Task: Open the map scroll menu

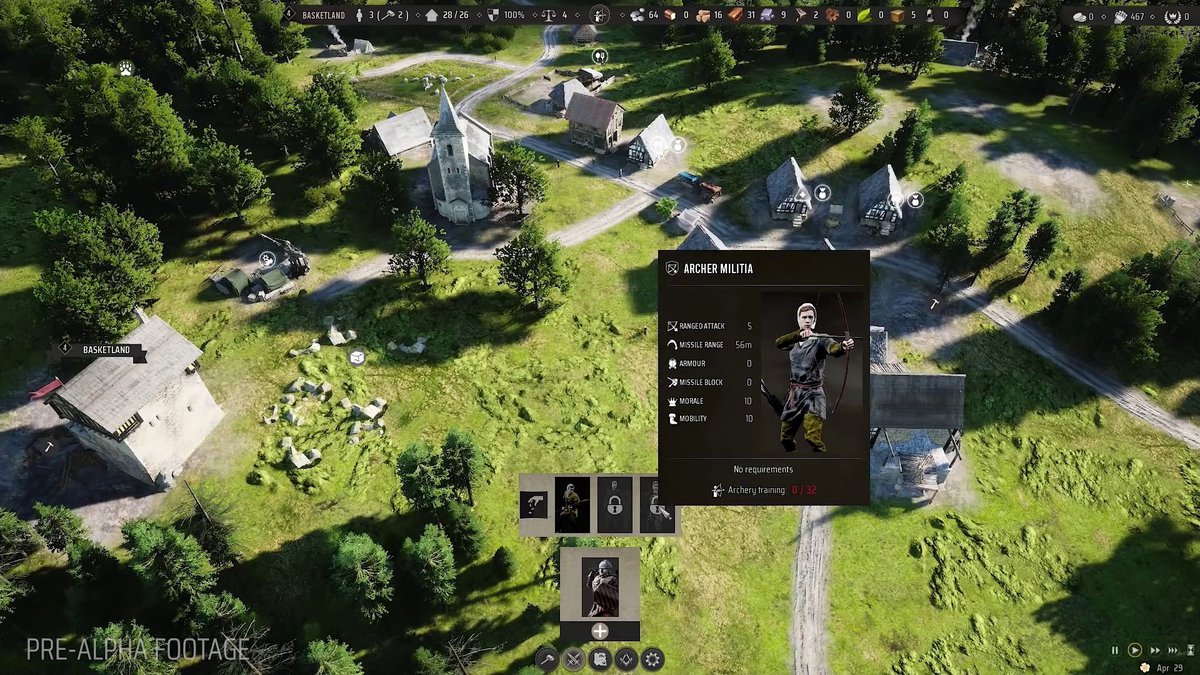Action: click(600, 659)
